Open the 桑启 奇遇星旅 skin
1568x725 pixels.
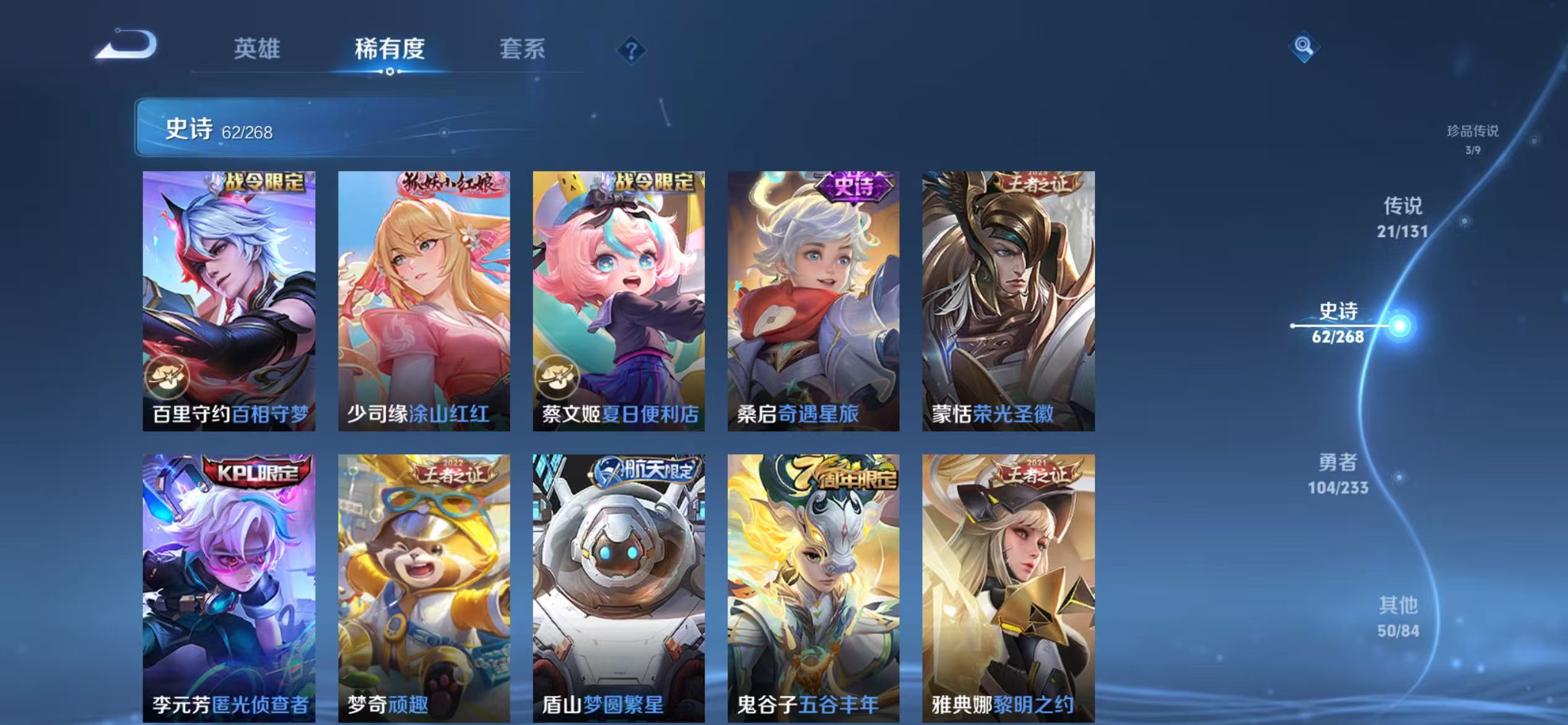click(x=813, y=297)
